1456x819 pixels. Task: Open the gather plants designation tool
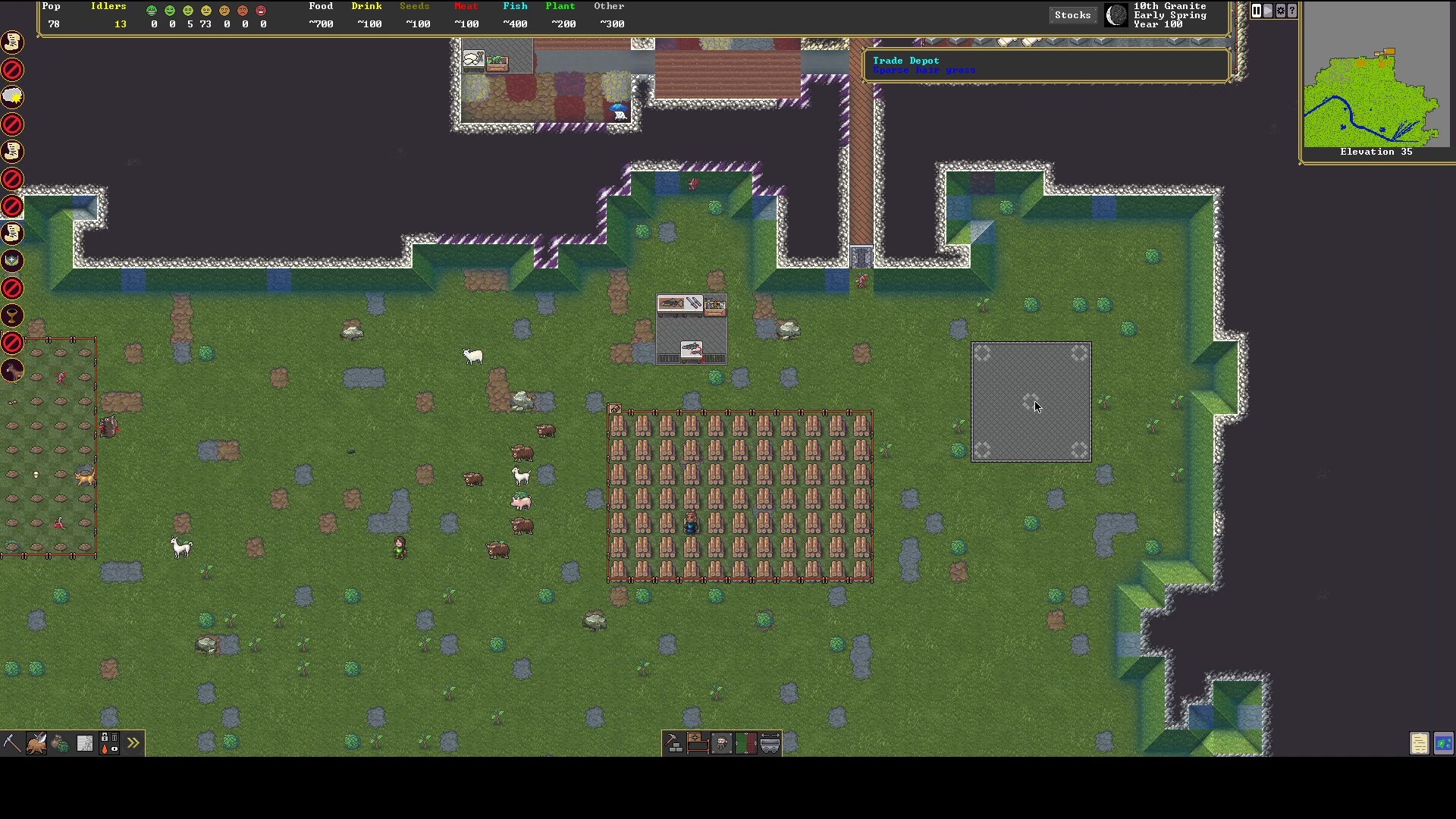pos(61,743)
